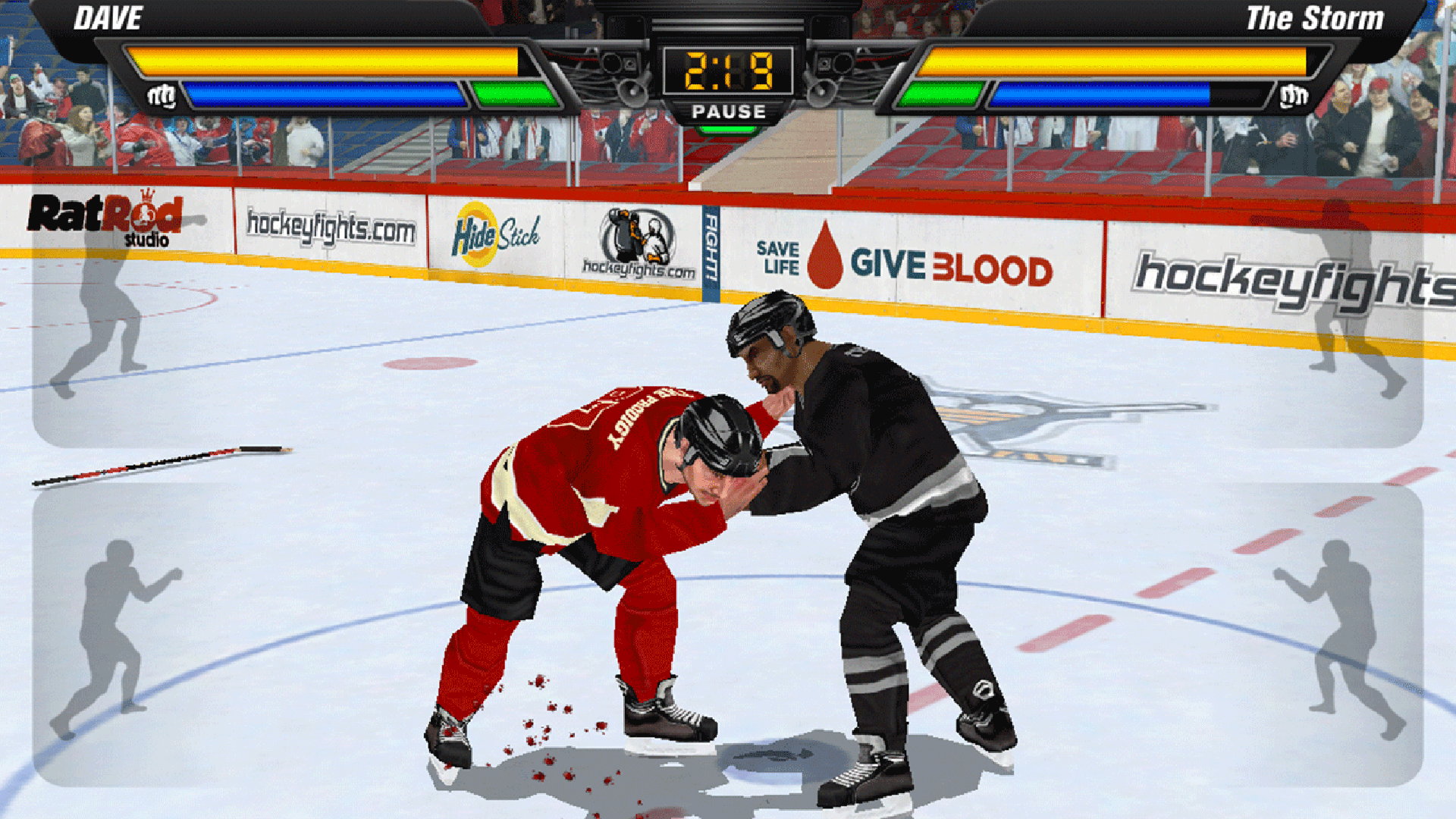Tap the upper-left fighter silhouette overlay
This screenshot has height=819, width=1456.
tap(102, 318)
